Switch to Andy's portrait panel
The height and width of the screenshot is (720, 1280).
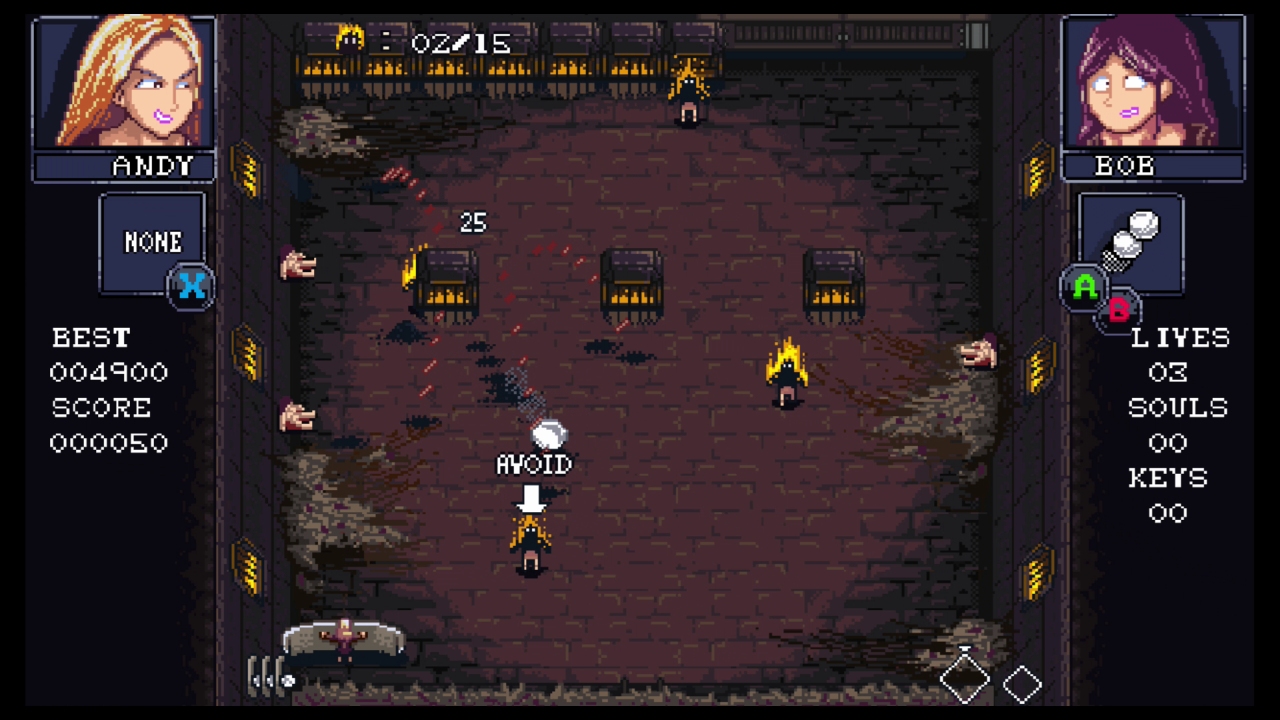[x=122, y=90]
